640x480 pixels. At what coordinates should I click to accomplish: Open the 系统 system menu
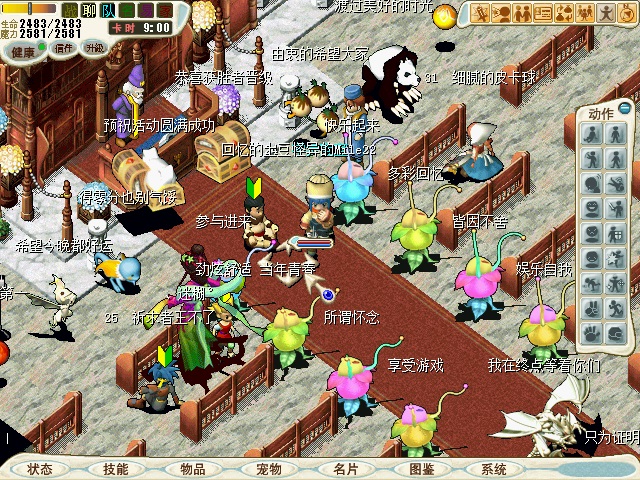coord(494,468)
